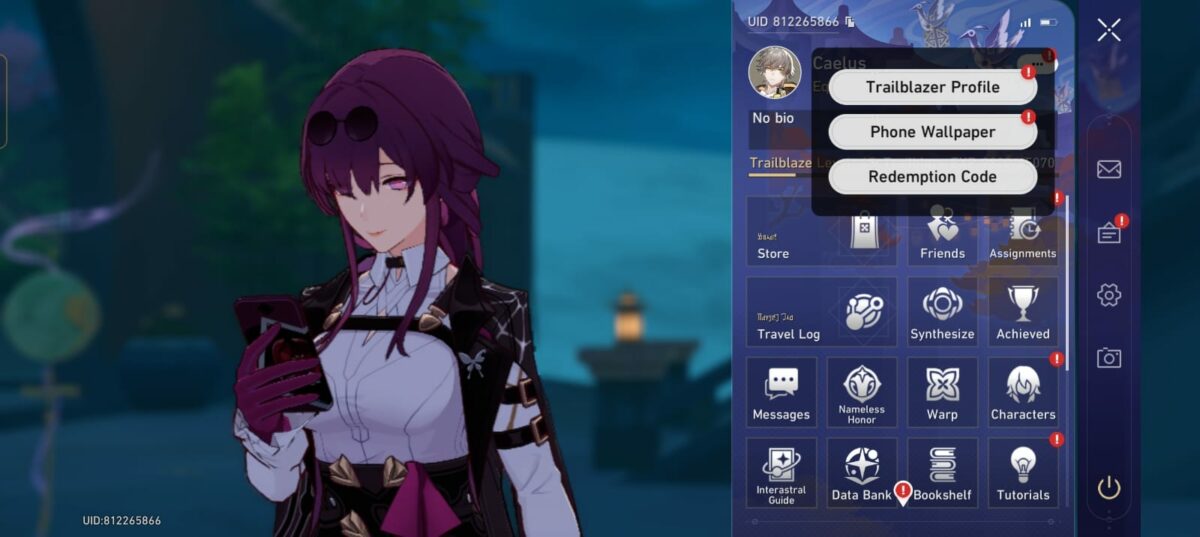Open Messages
The height and width of the screenshot is (537, 1200).
click(781, 392)
